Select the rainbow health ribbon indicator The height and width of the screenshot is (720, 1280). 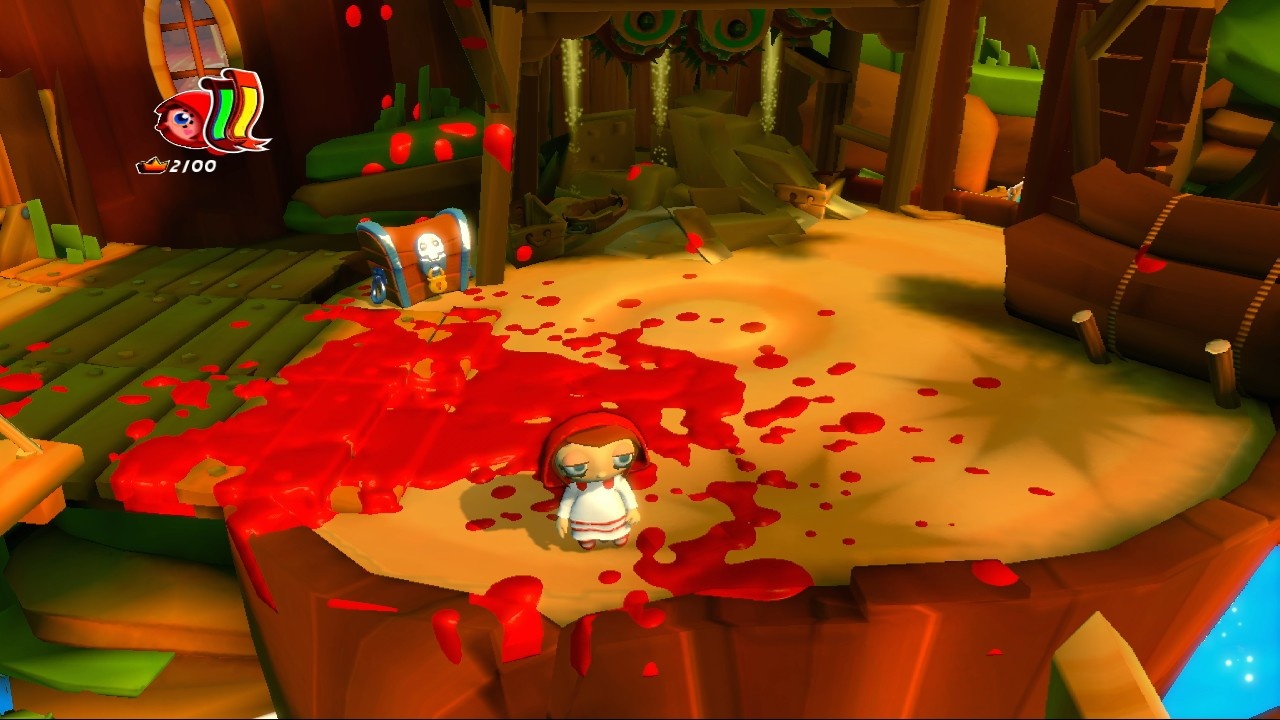click(232, 110)
